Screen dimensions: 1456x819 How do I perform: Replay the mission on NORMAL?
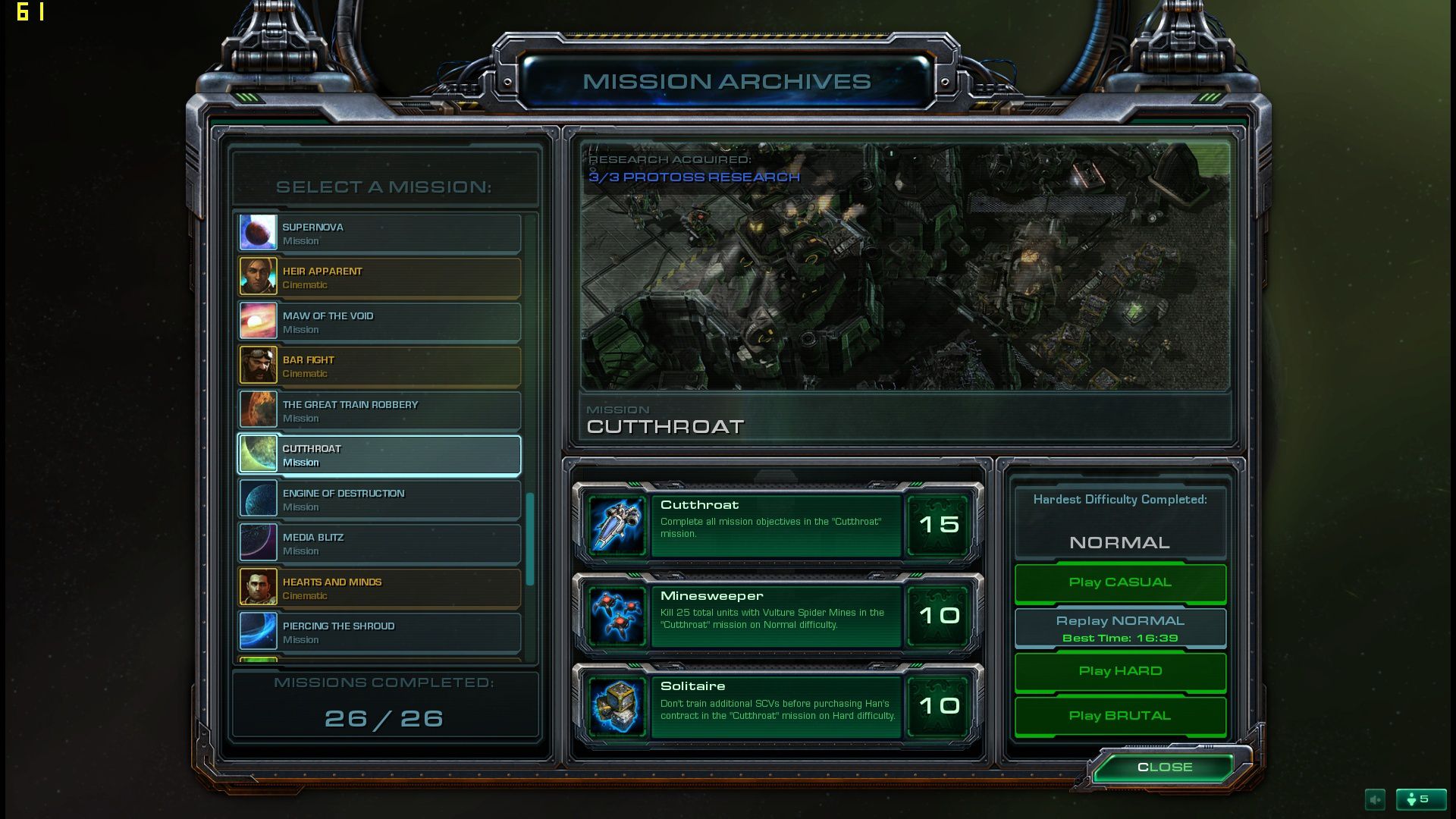pyautogui.click(x=1120, y=628)
